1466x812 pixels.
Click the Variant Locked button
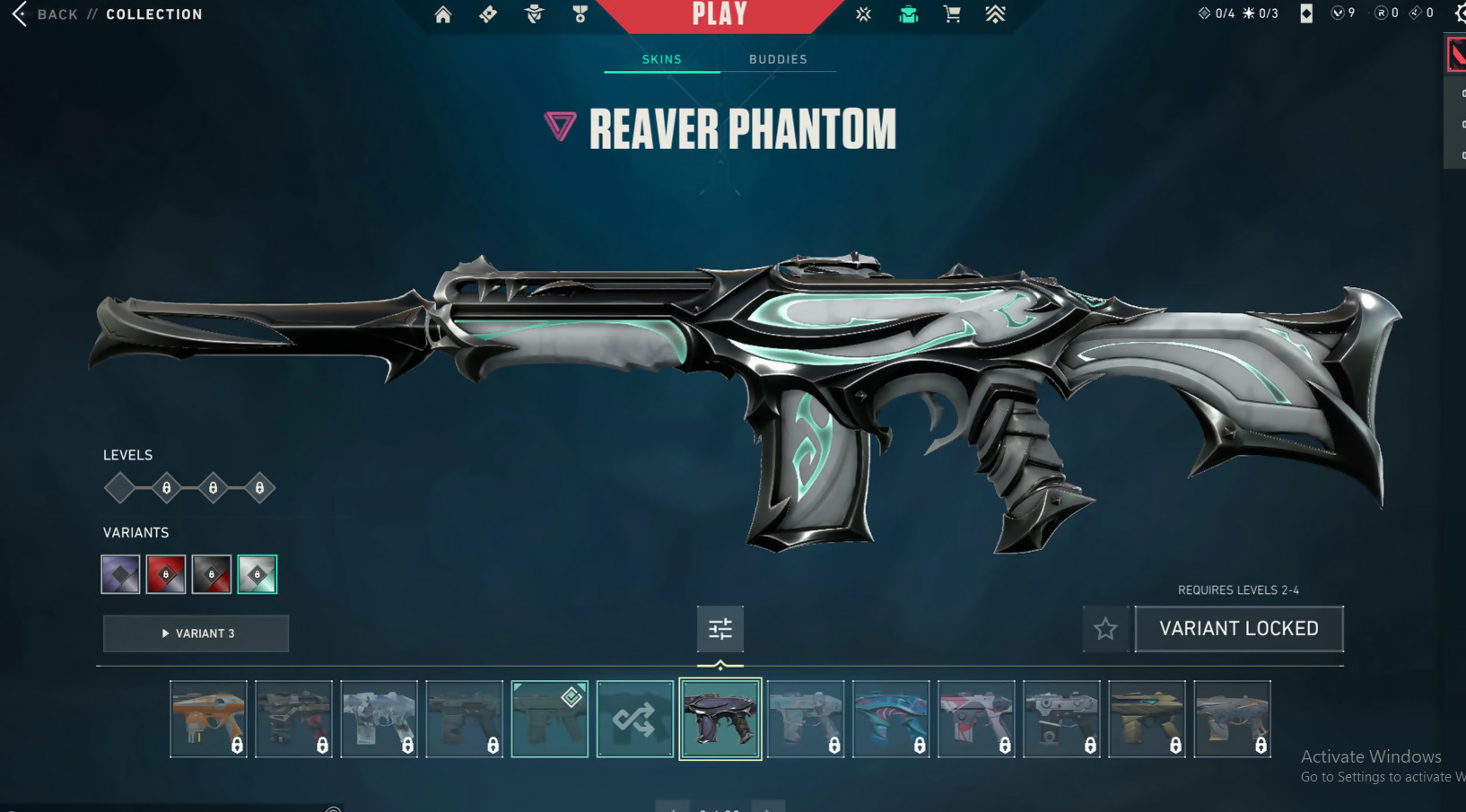point(1238,629)
